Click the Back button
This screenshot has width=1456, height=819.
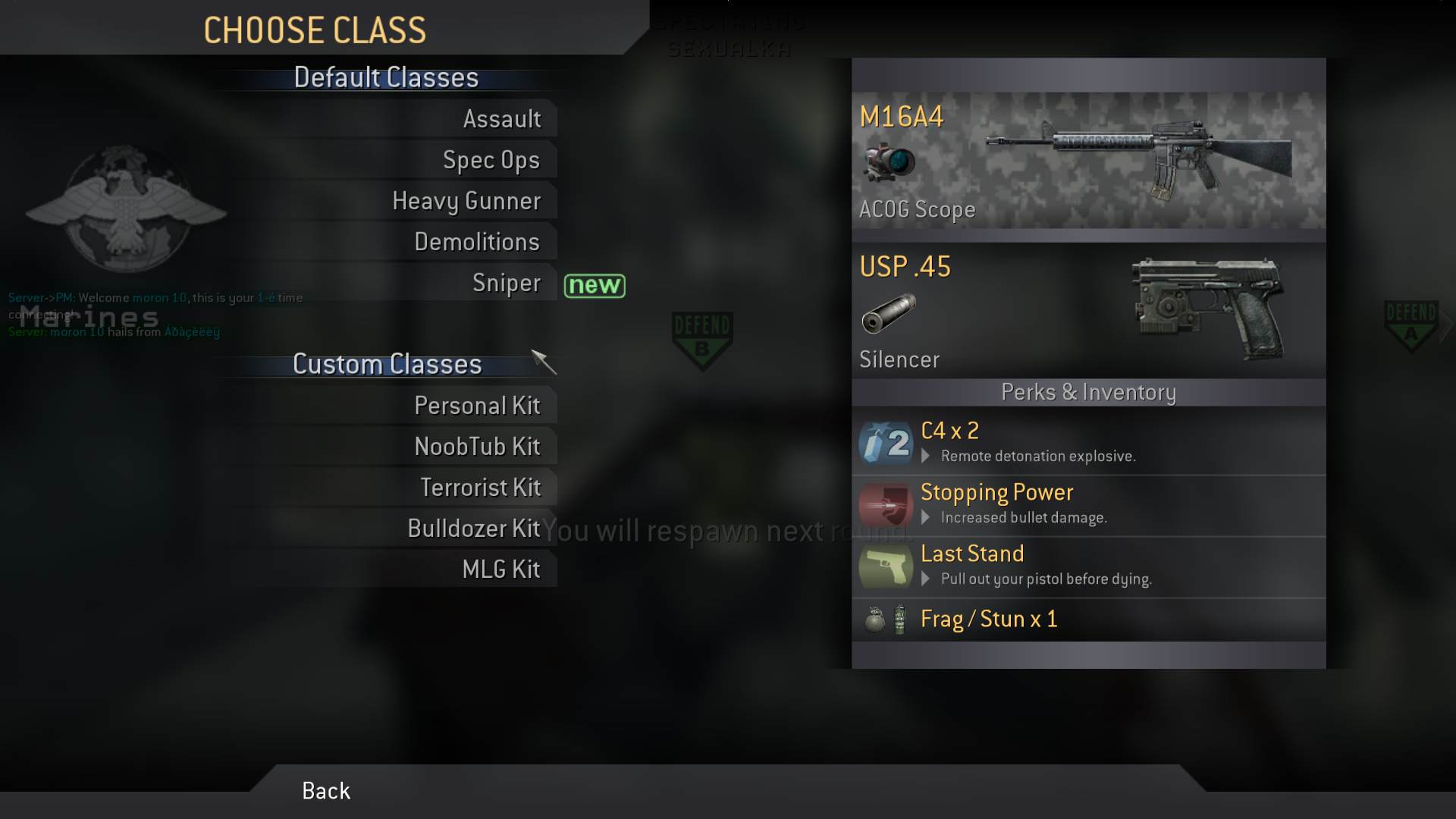(x=326, y=791)
